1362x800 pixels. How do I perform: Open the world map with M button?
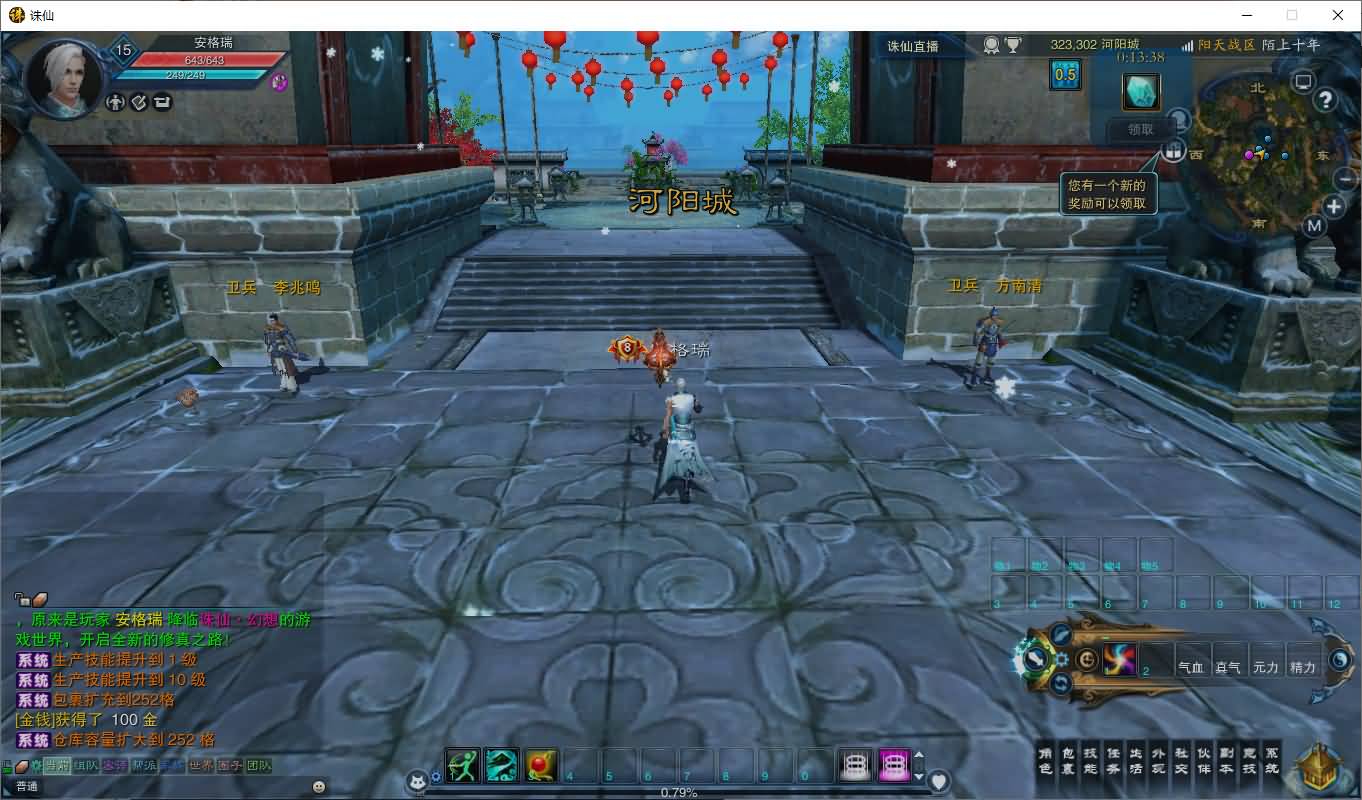pyautogui.click(x=1314, y=226)
